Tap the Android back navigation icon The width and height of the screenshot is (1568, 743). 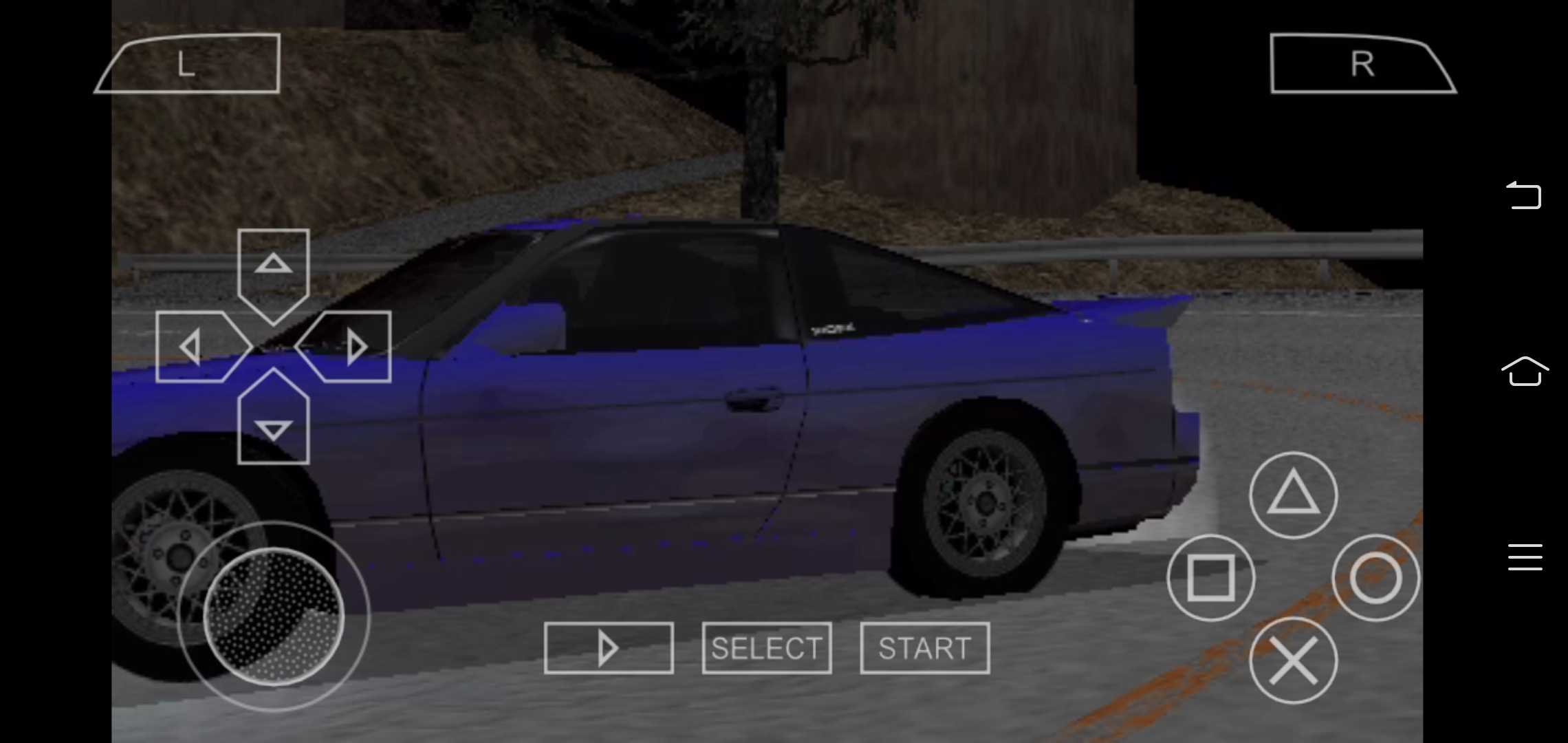click(1525, 196)
